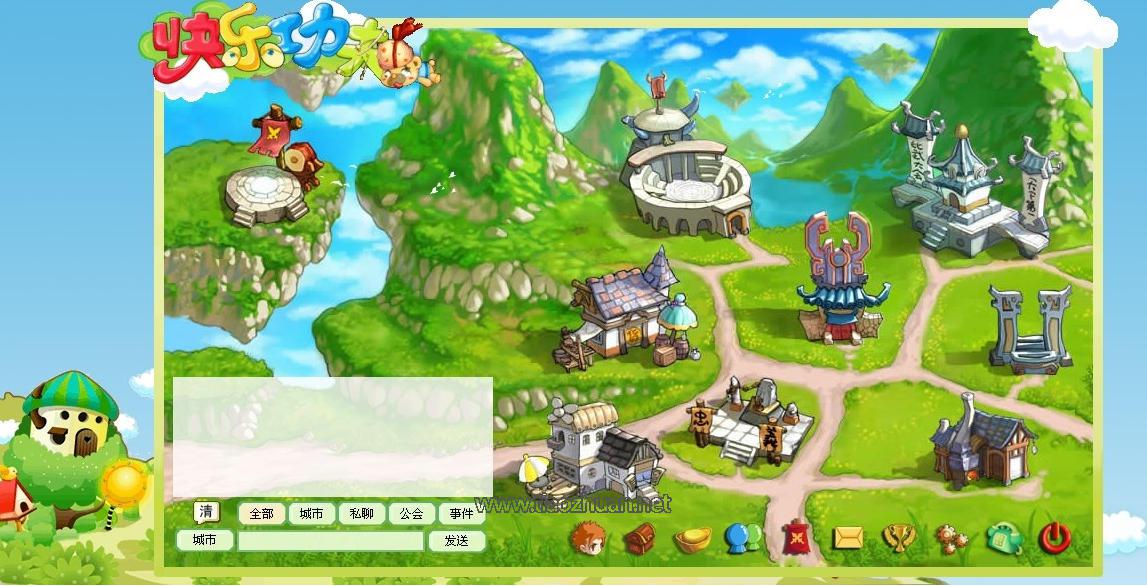Clear the chat with the 清 button

pyautogui.click(x=206, y=512)
